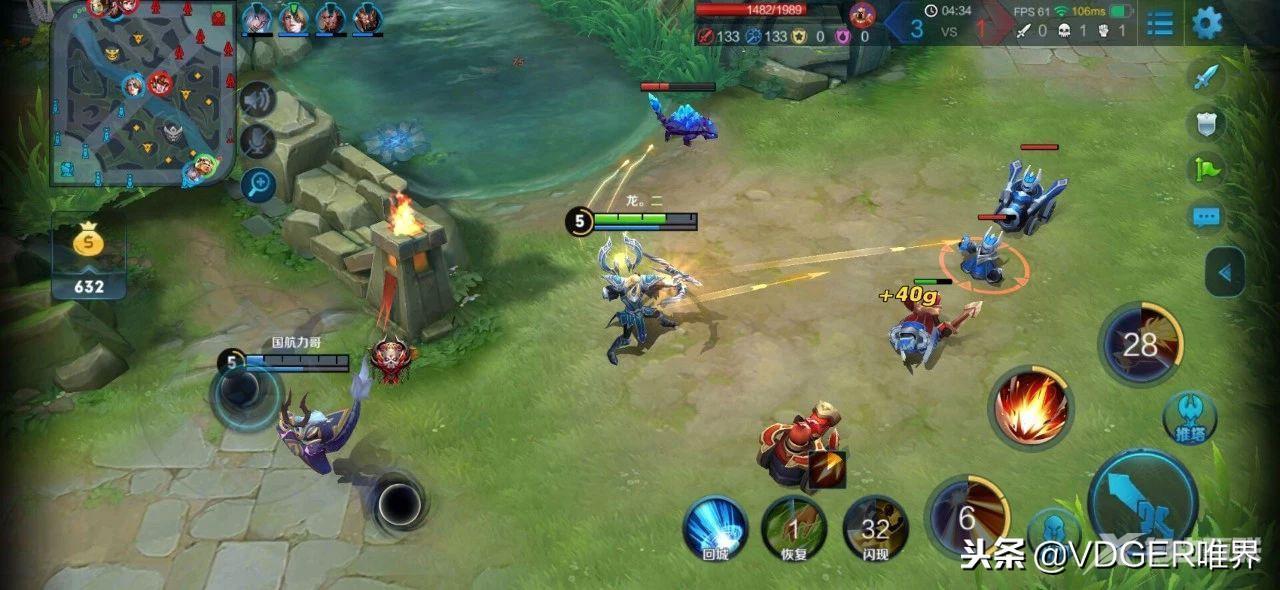Activate the 回城 recall ability

[x=715, y=528]
